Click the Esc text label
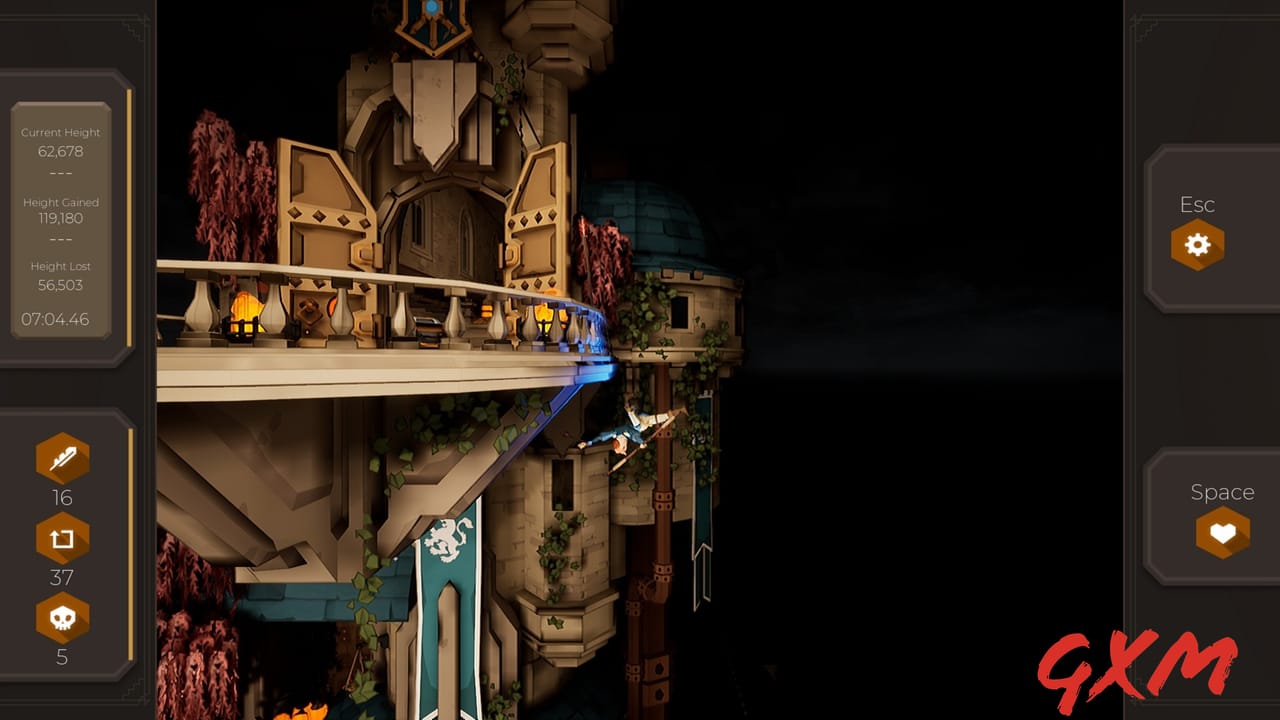 click(x=1196, y=204)
